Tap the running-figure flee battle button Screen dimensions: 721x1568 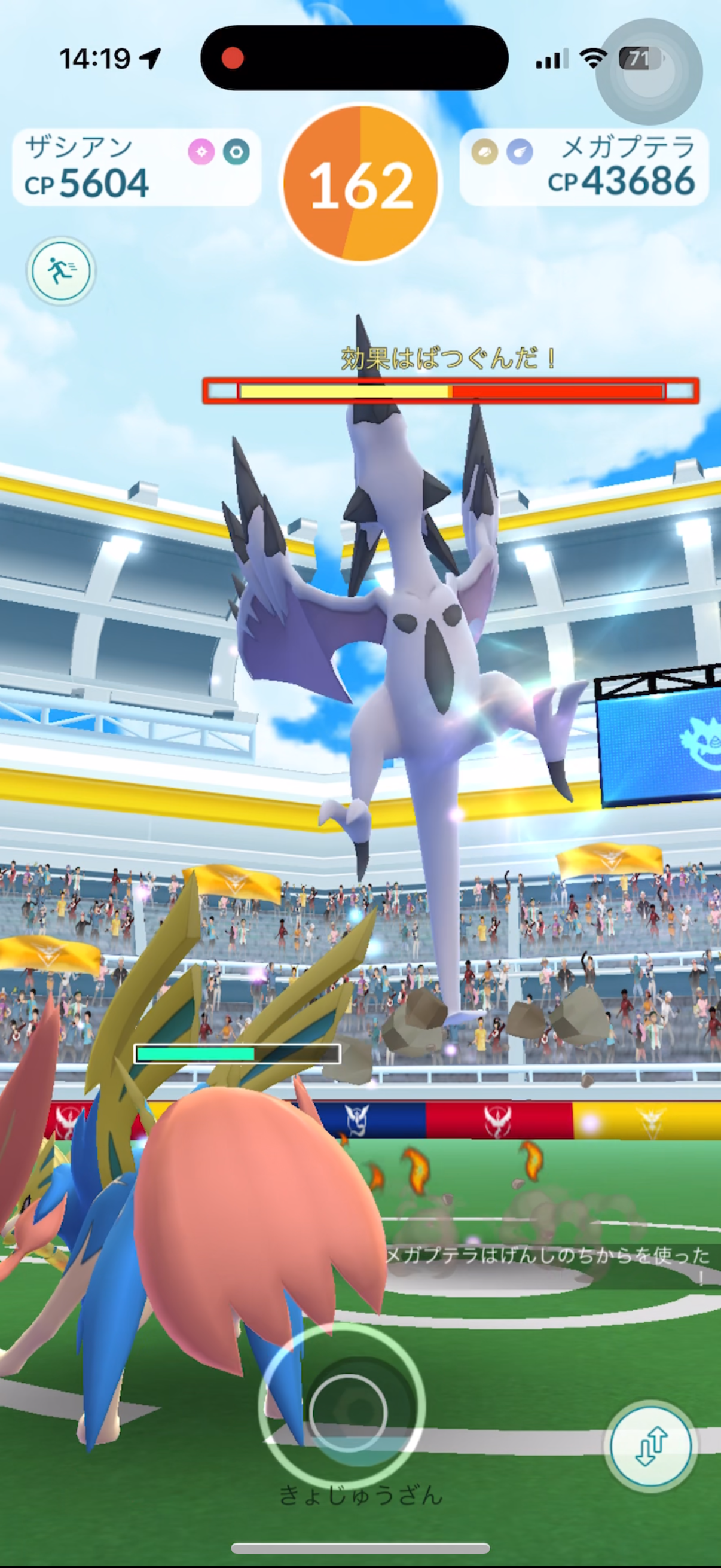click(x=60, y=271)
